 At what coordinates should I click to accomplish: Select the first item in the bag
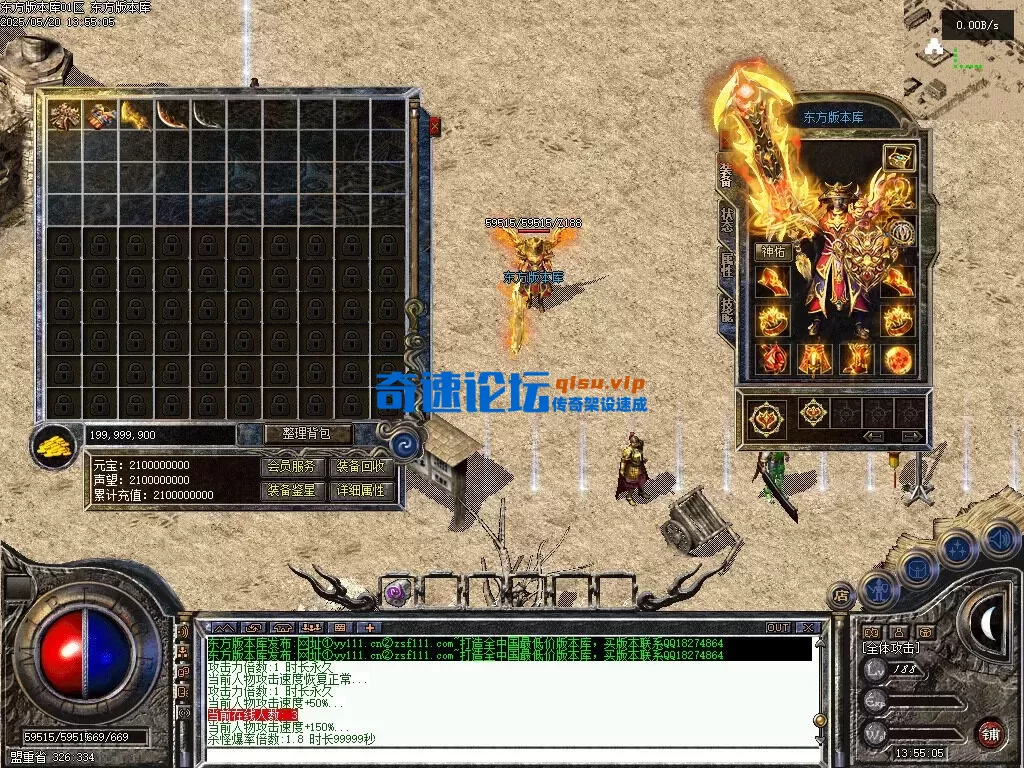[65, 115]
